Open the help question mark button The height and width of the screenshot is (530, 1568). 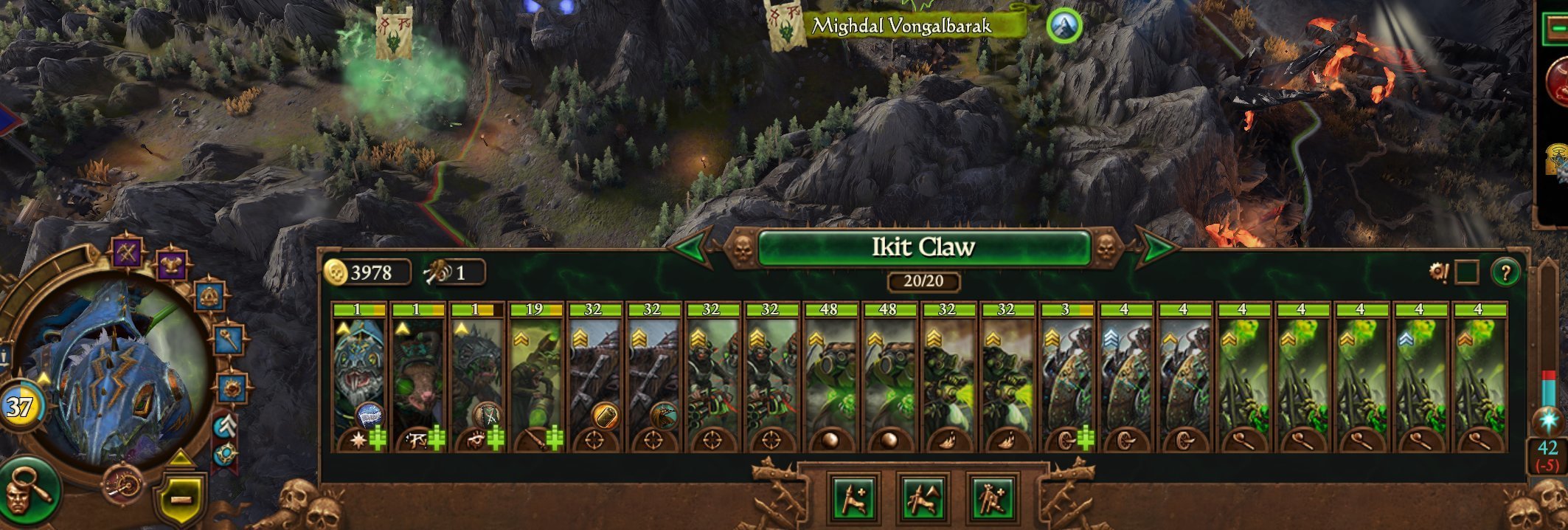1505,272
